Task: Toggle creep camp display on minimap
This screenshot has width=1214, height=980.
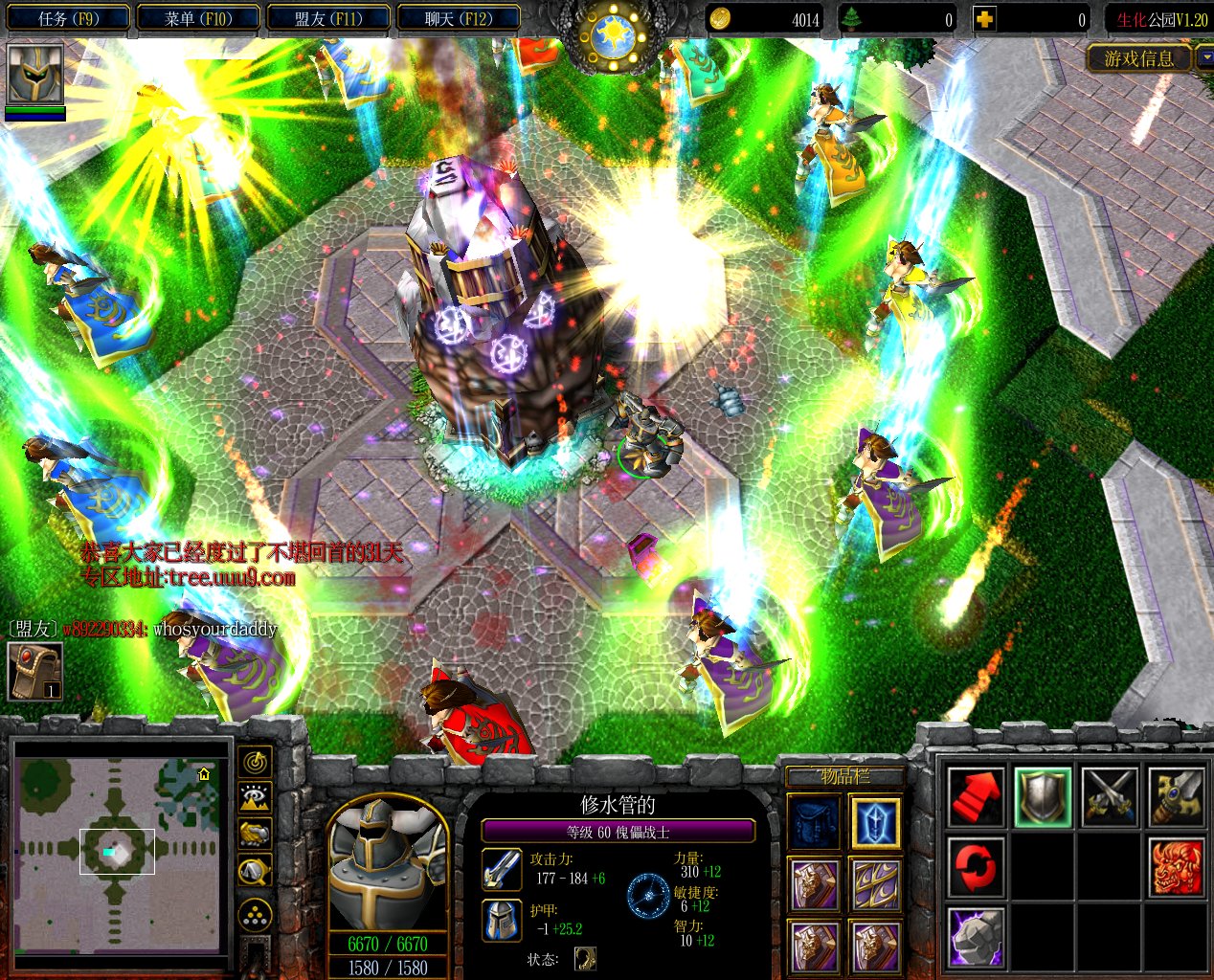Action: tap(256, 870)
